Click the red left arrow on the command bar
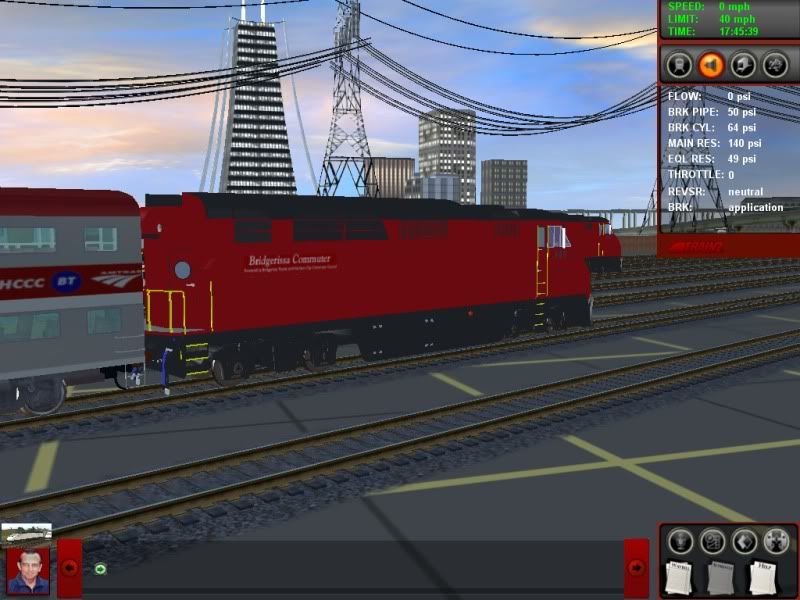800x600 pixels. pos(70,568)
